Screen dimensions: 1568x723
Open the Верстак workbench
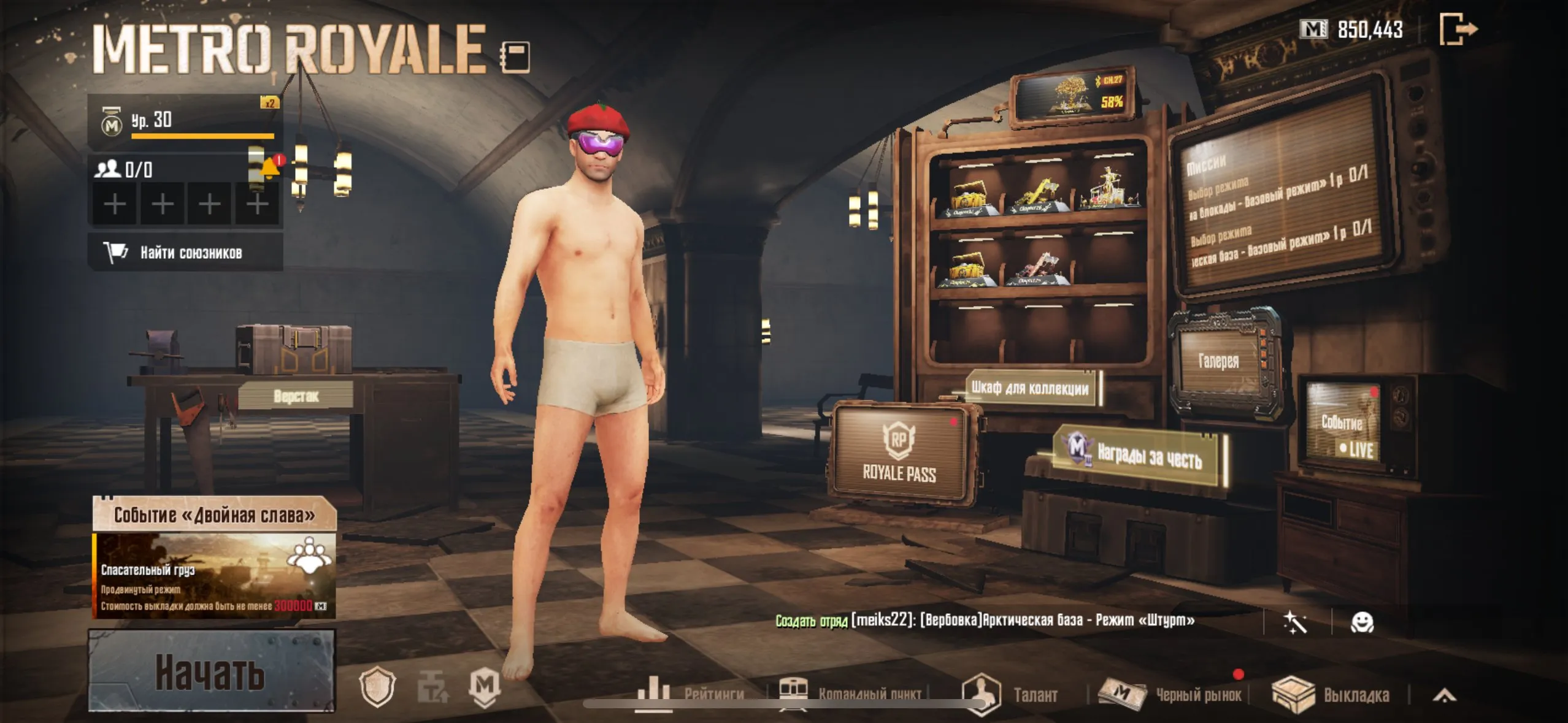pyautogui.click(x=296, y=396)
